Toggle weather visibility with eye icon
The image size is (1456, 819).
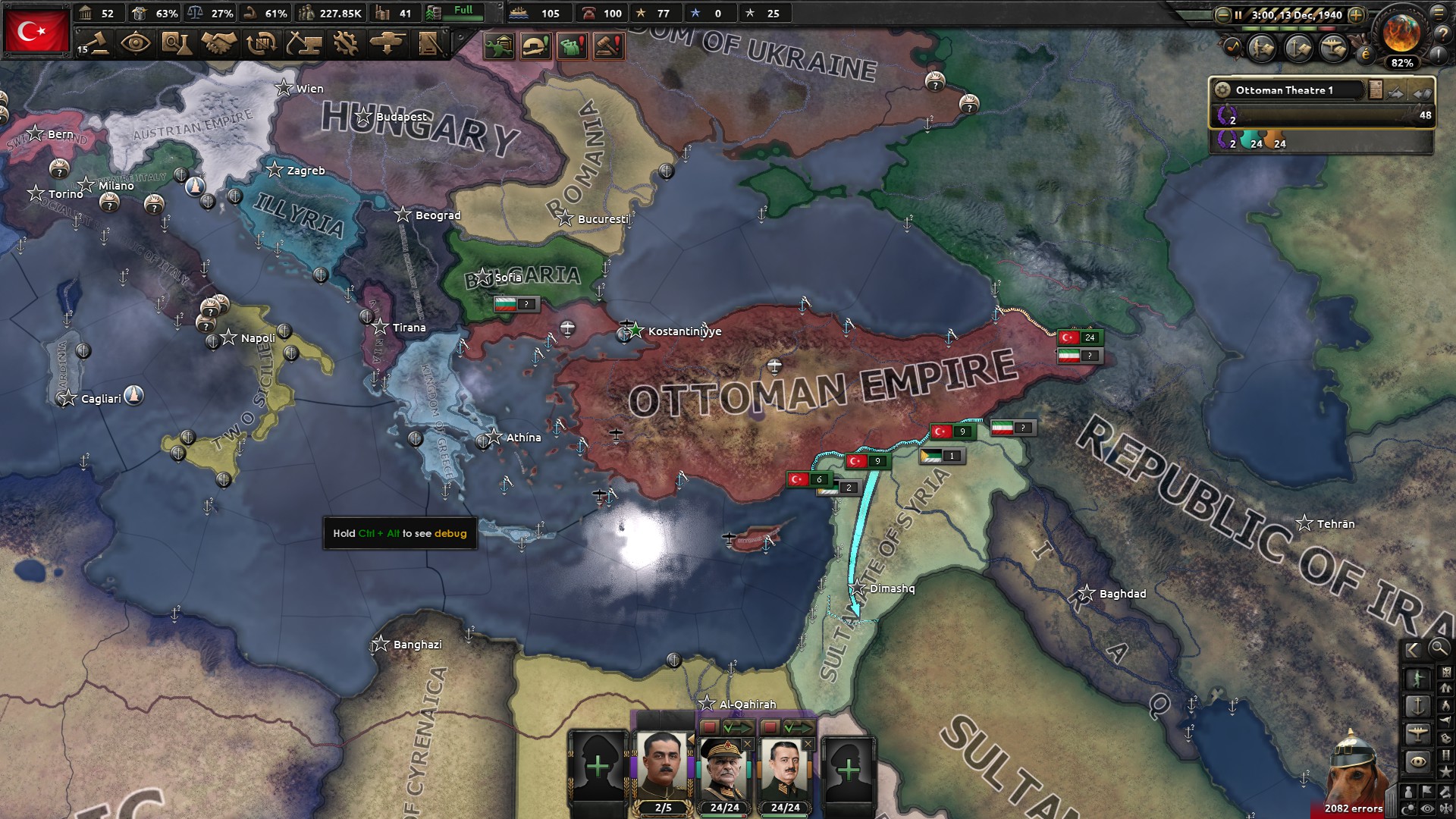(1427, 808)
